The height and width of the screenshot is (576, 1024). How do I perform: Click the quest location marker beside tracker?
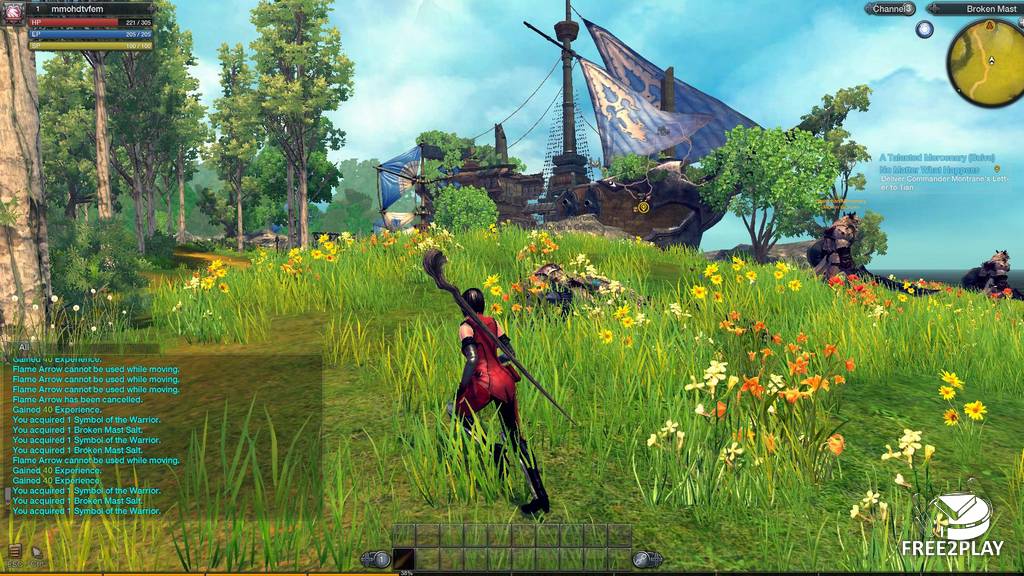(996, 169)
